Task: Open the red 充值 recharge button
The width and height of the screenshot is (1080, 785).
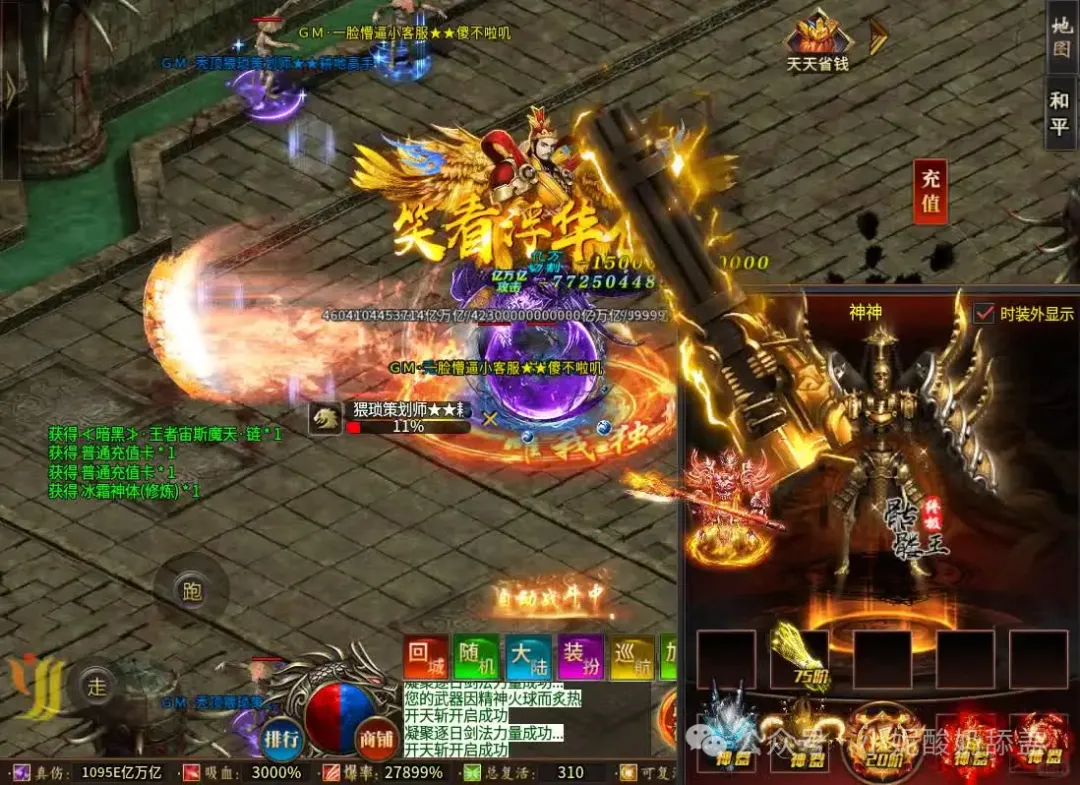Action: [x=930, y=191]
